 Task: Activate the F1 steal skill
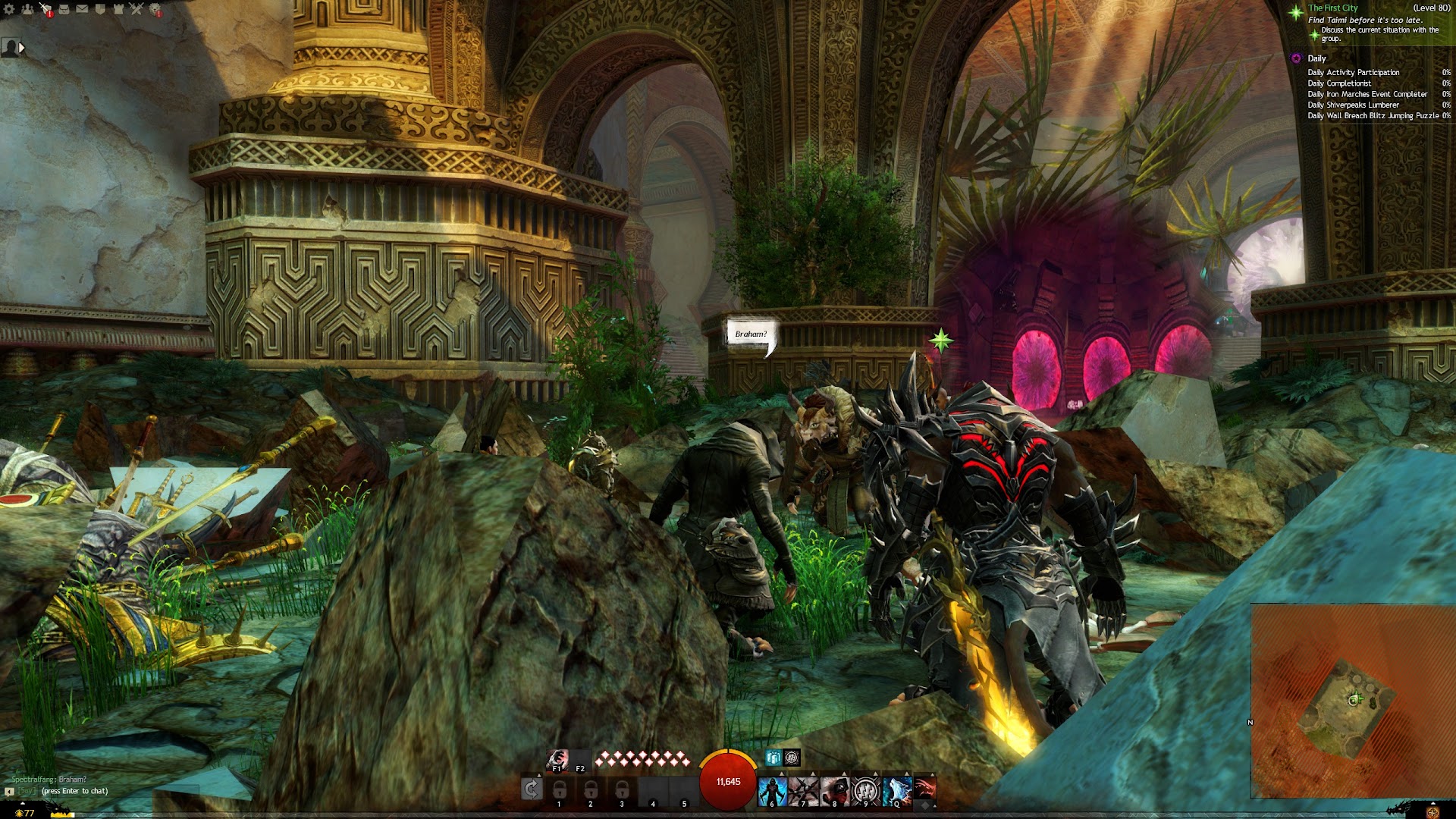(x=557, y=758)
